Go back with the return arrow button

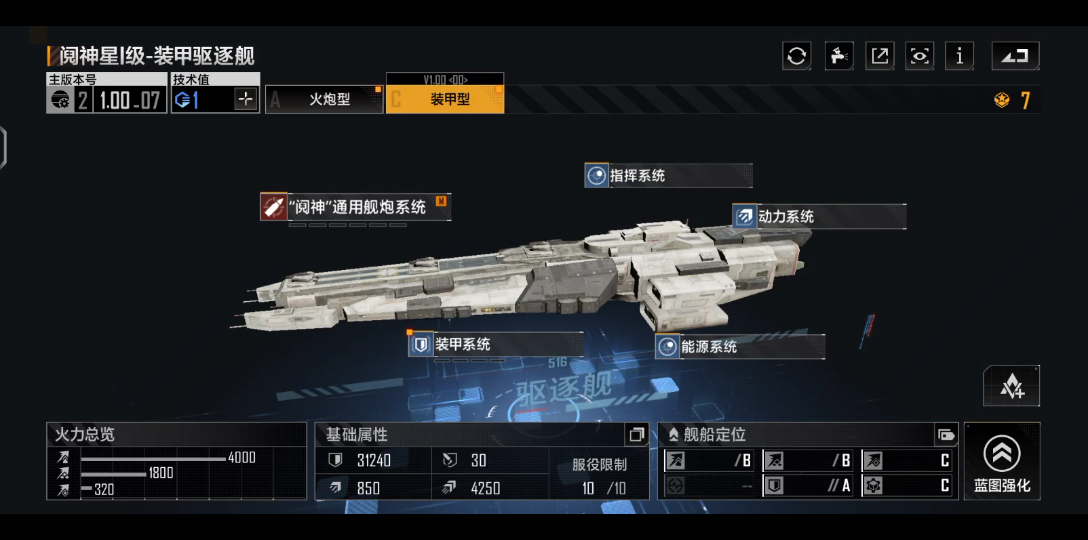click(x=1015, y=56)
